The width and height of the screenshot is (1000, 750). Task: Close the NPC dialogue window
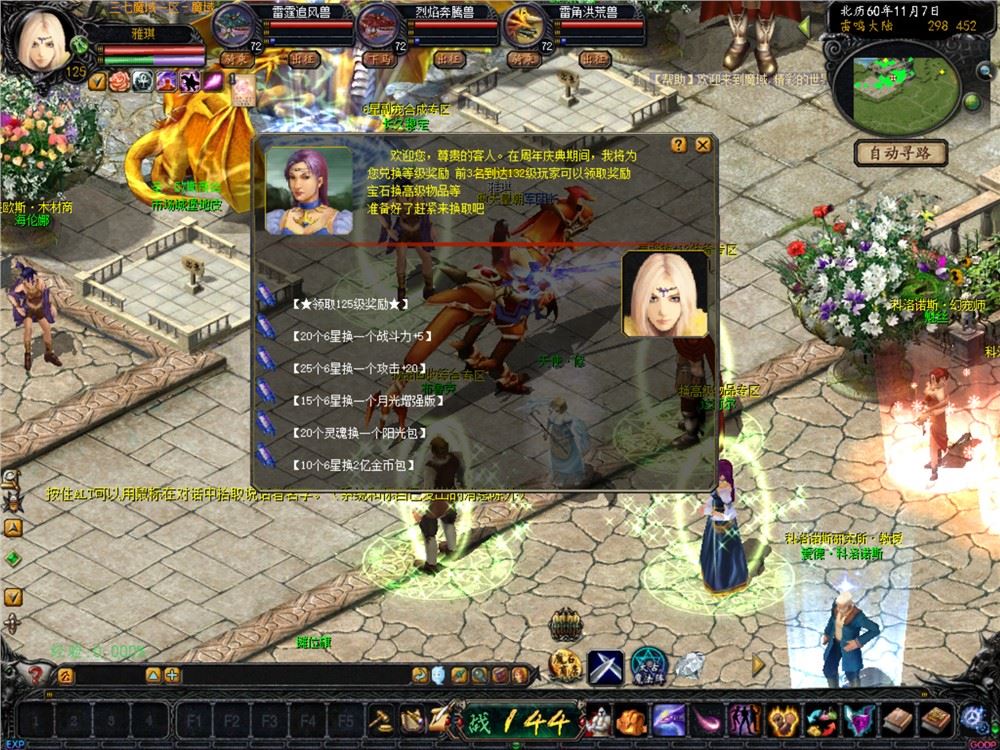[x=703, y=145]
